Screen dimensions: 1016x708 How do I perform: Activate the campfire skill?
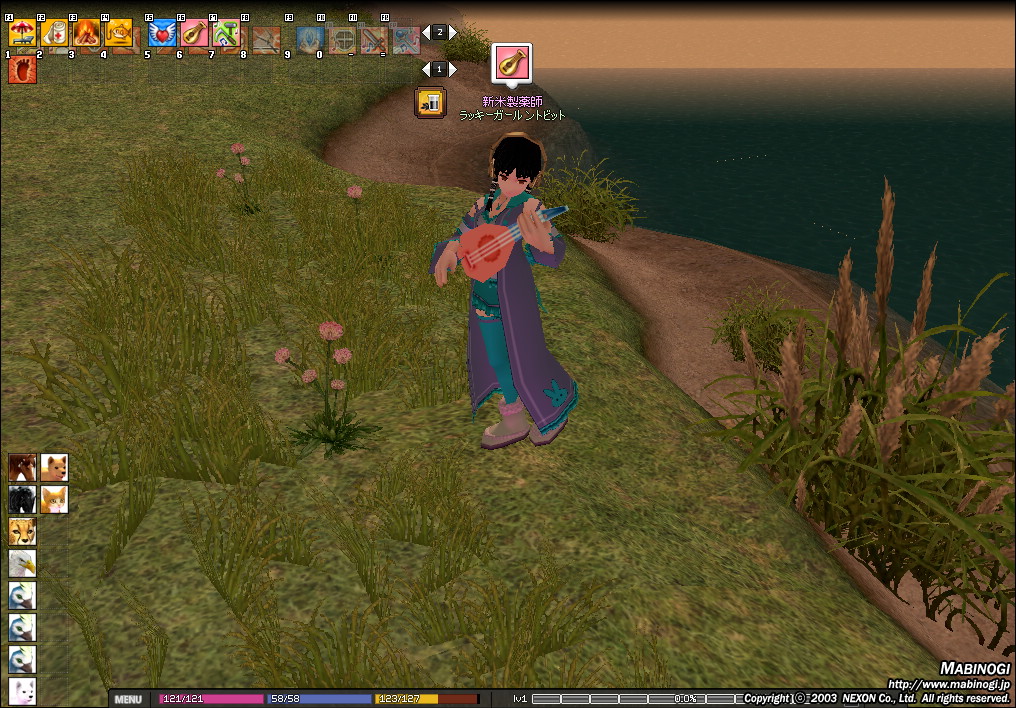click(x=86, y=33)
